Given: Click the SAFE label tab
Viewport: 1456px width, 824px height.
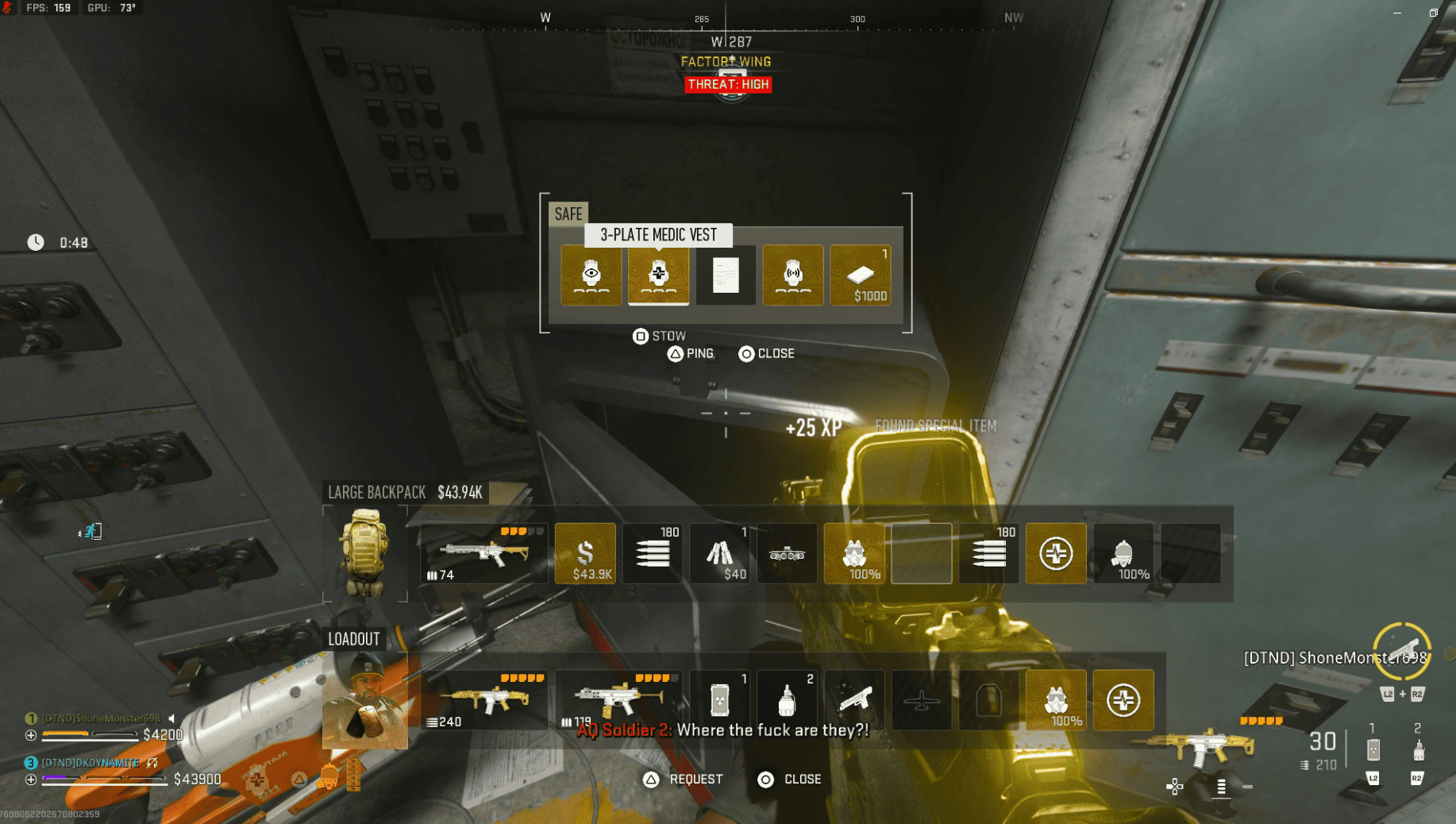Looking at the screenshot, I should [x=568, y=214].
